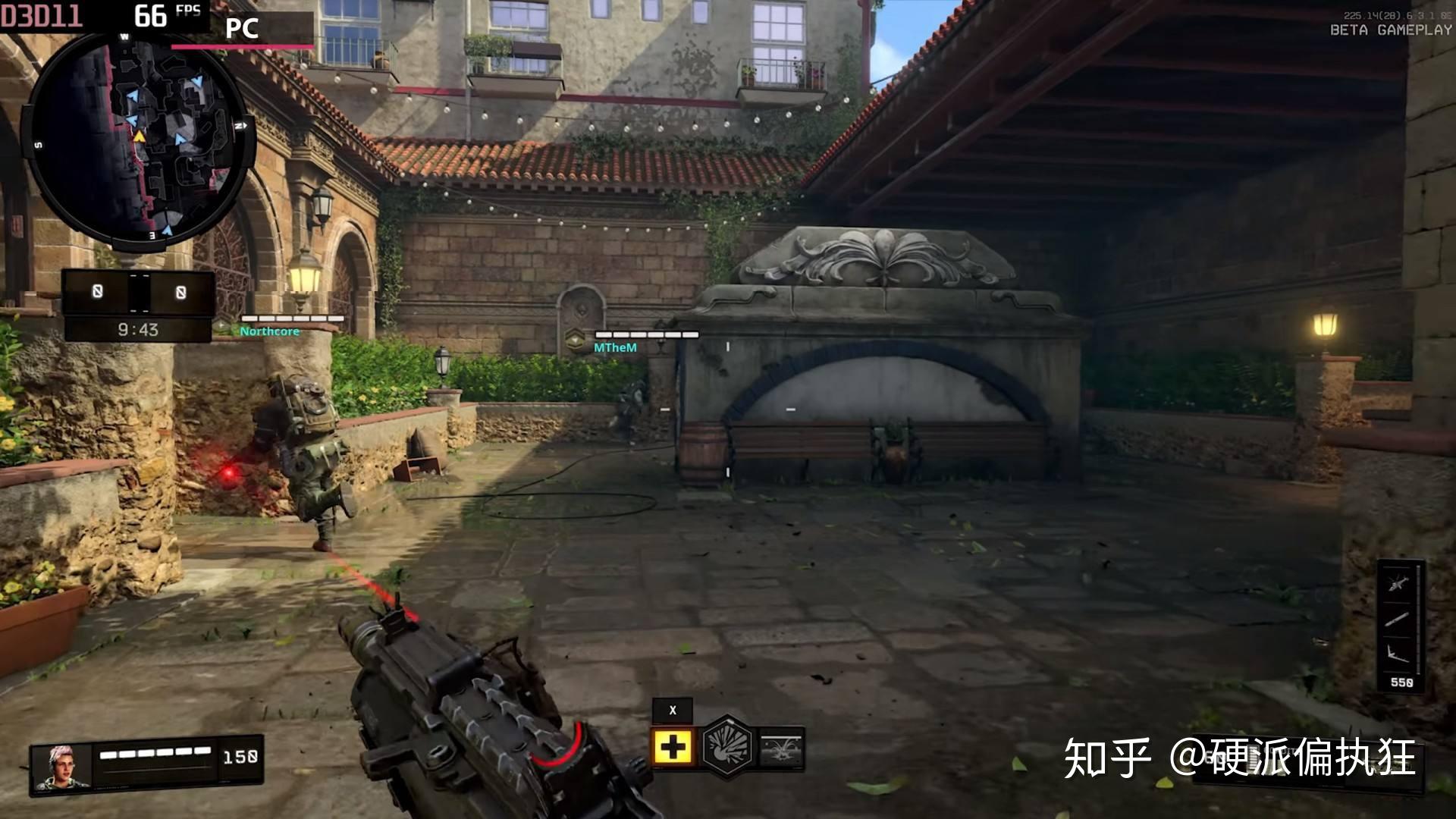Pick the UAV wing-shaped scorestreak icon

pos(1399,652)
